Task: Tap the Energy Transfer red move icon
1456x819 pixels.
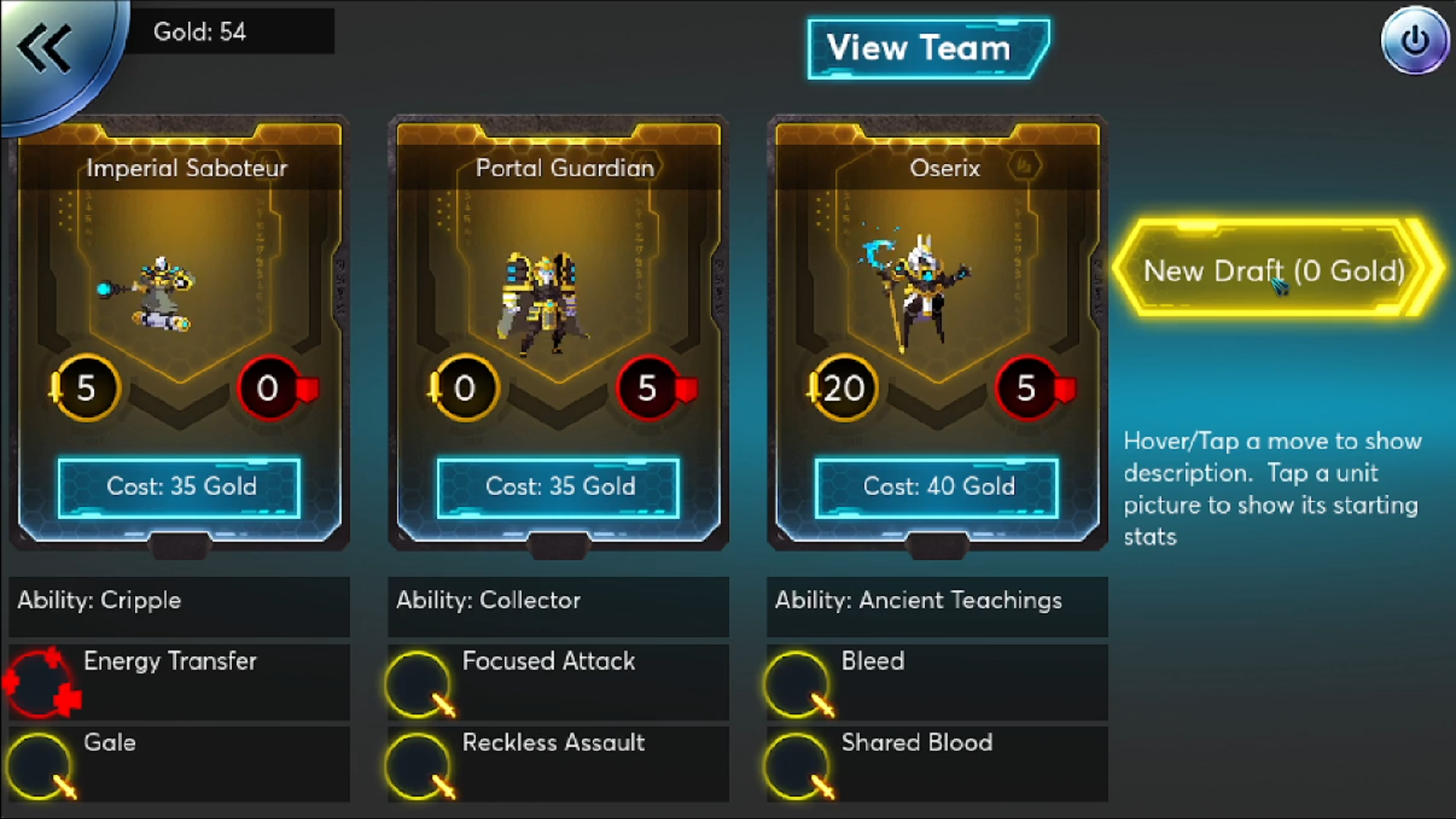Action: 42,682
